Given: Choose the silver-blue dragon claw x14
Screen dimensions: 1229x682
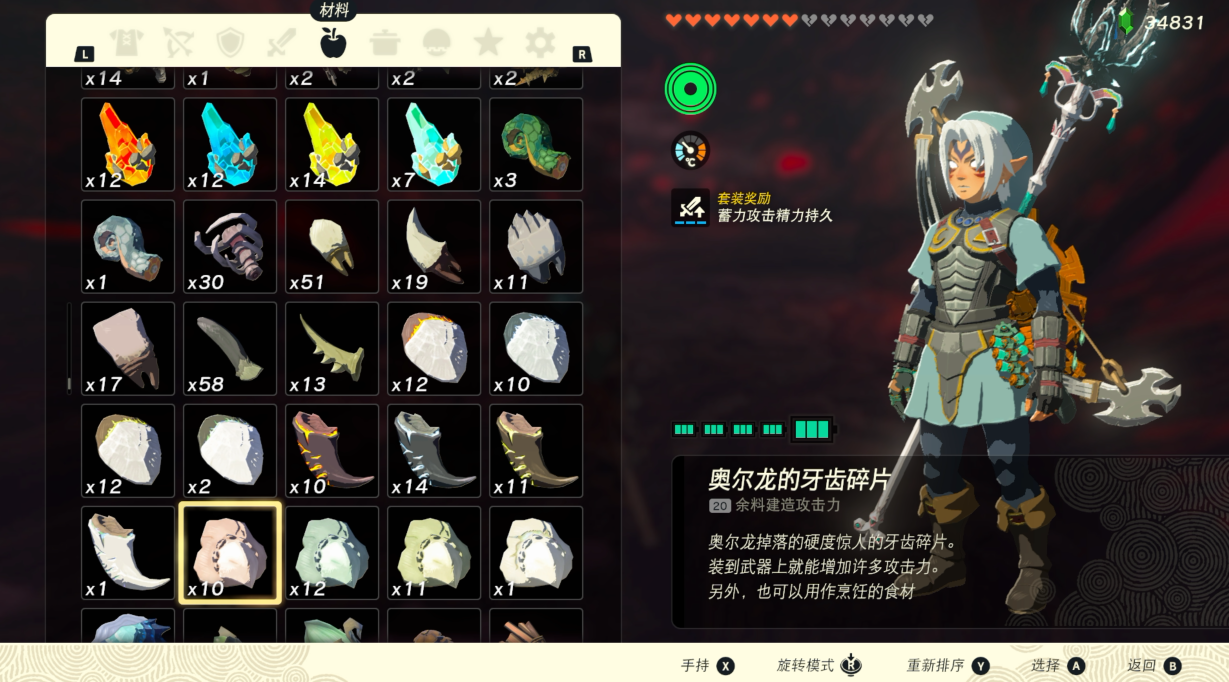Looking at the screenshot, I should pos(434,451).
